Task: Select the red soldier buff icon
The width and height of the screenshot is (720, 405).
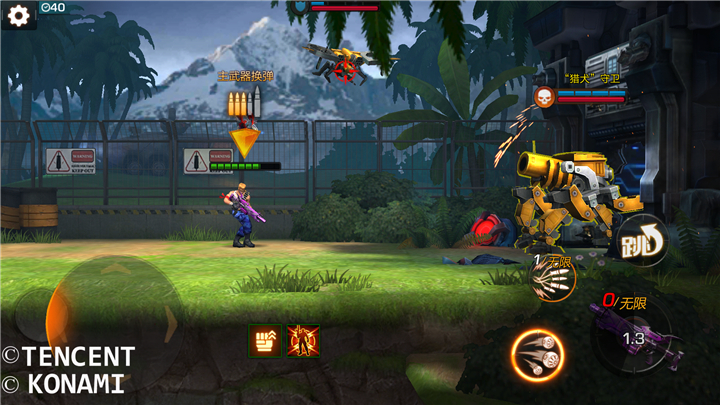Action: pos(303,341)
